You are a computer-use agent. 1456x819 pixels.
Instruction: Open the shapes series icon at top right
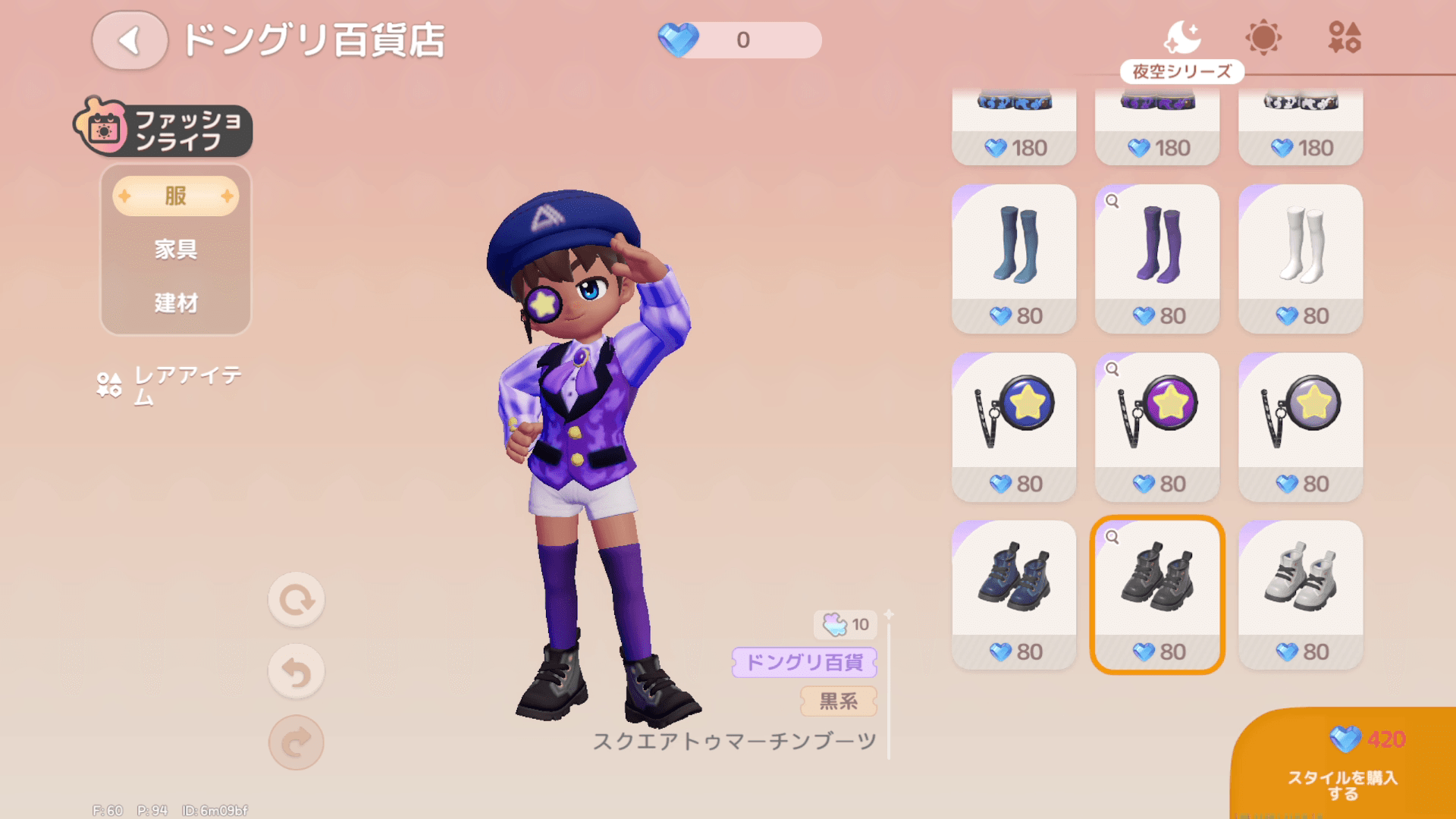[1346, 36]
